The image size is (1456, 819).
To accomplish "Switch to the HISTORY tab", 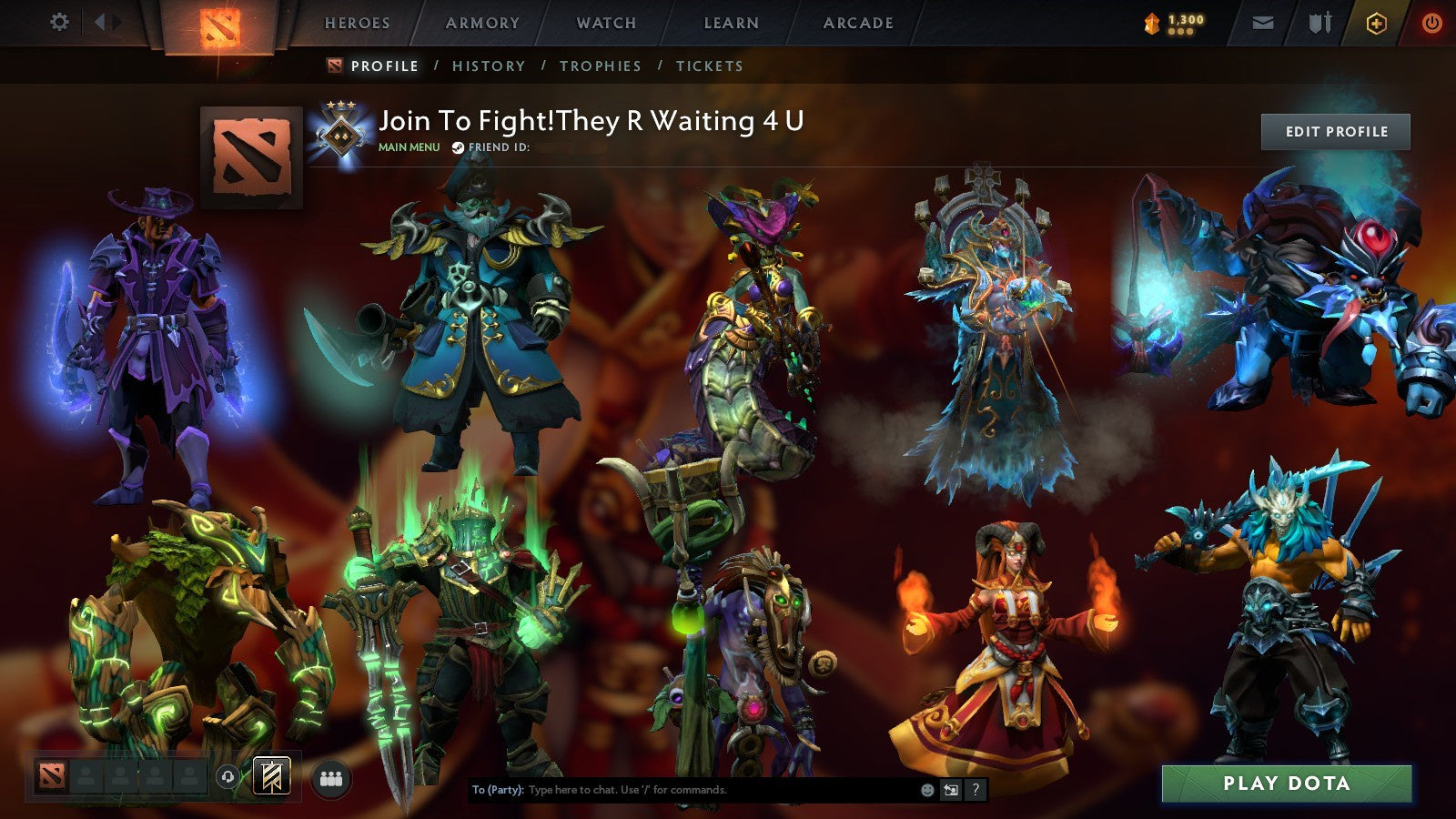I will tap(490, 66).
